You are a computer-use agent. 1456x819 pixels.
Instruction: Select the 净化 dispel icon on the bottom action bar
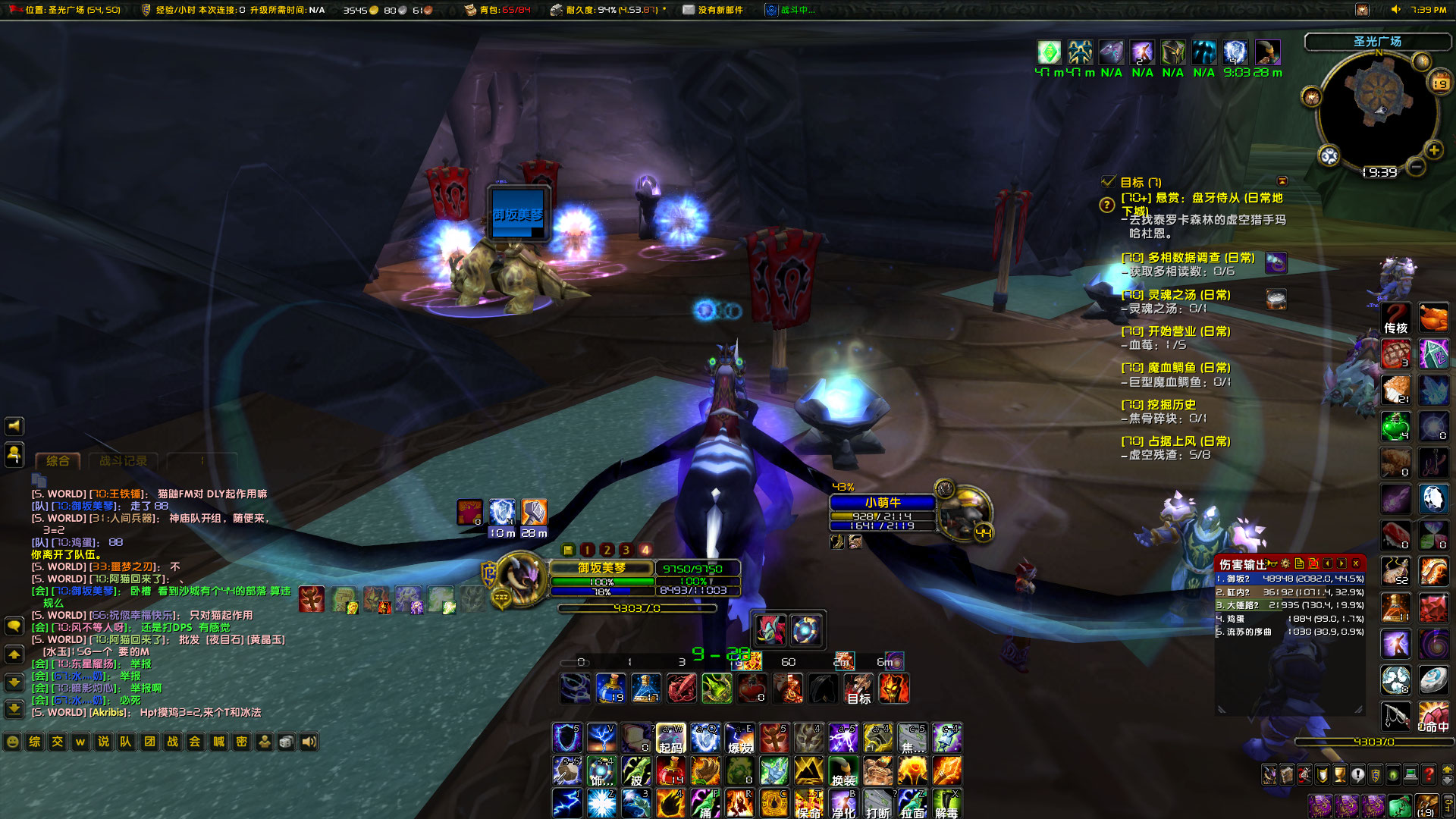[x=843, y=804]
